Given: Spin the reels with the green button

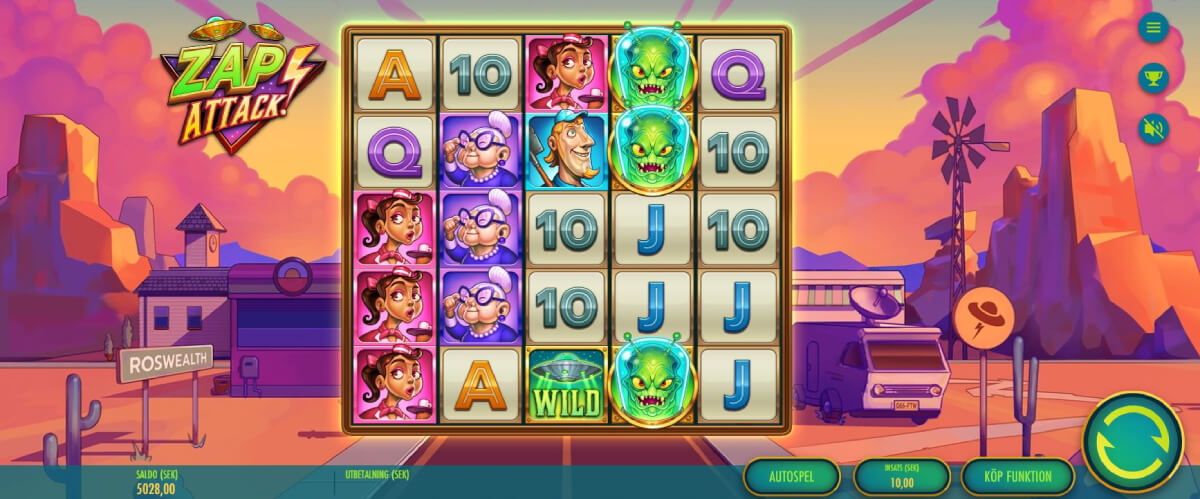Looking at the screenshot, I should [1132, 443].
